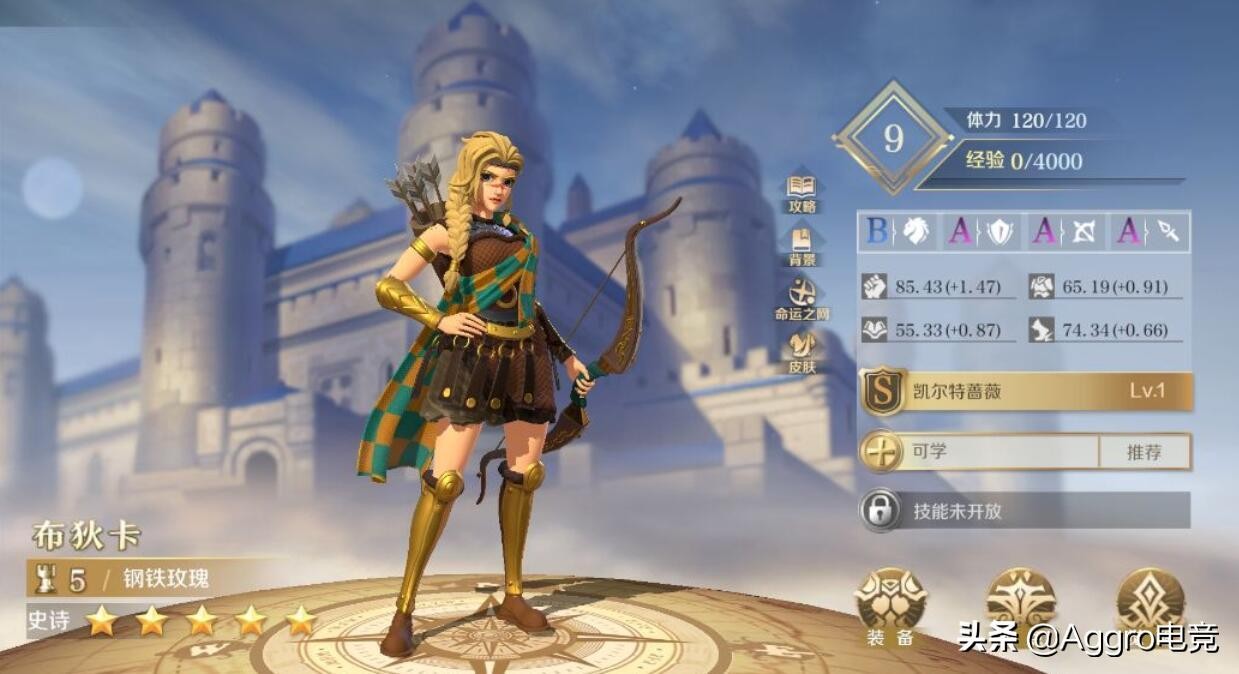Click the 可学 learnable skill slot

pyautogui.click(x=980, y=452)
